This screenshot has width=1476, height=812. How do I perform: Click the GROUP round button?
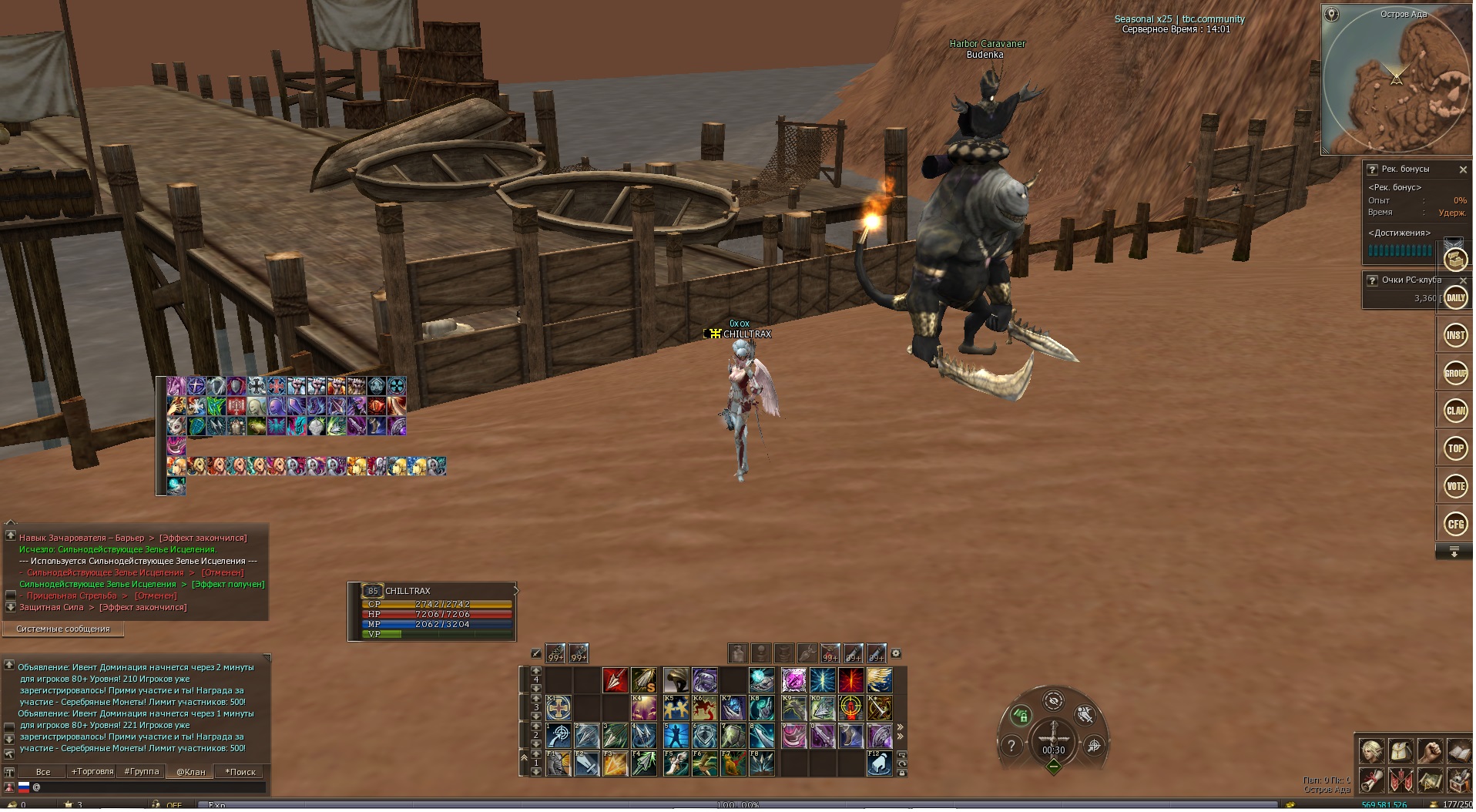[x=1455, y=374]
